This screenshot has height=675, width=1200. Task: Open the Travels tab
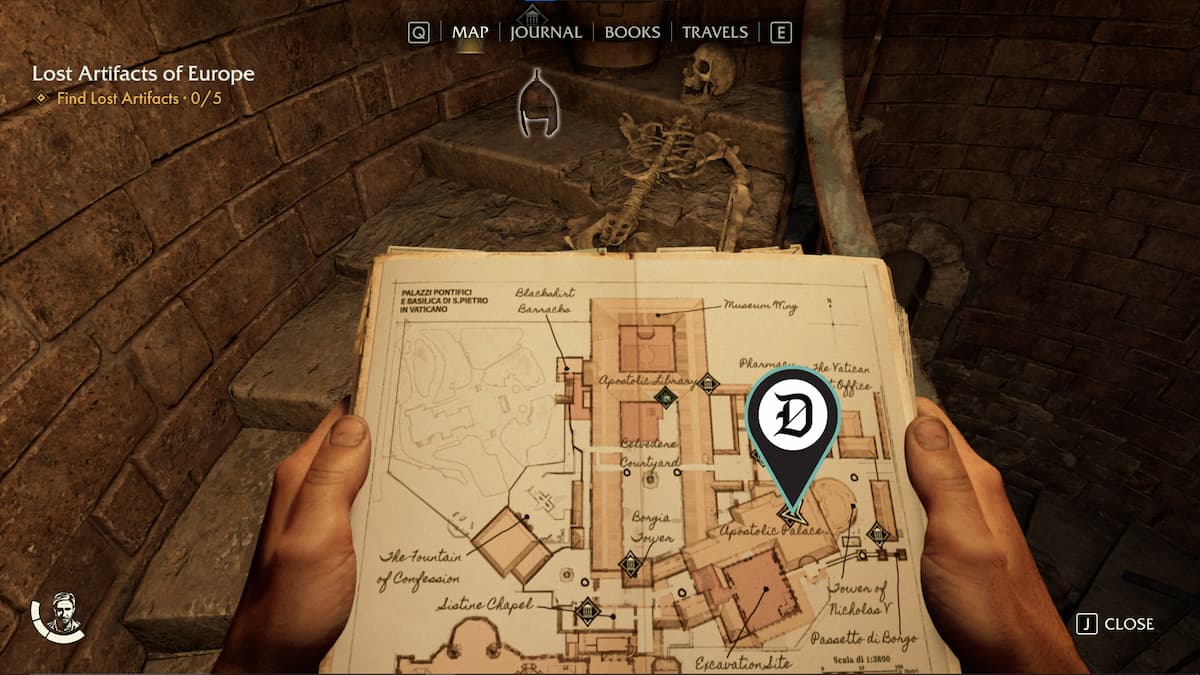coord(715,32)
